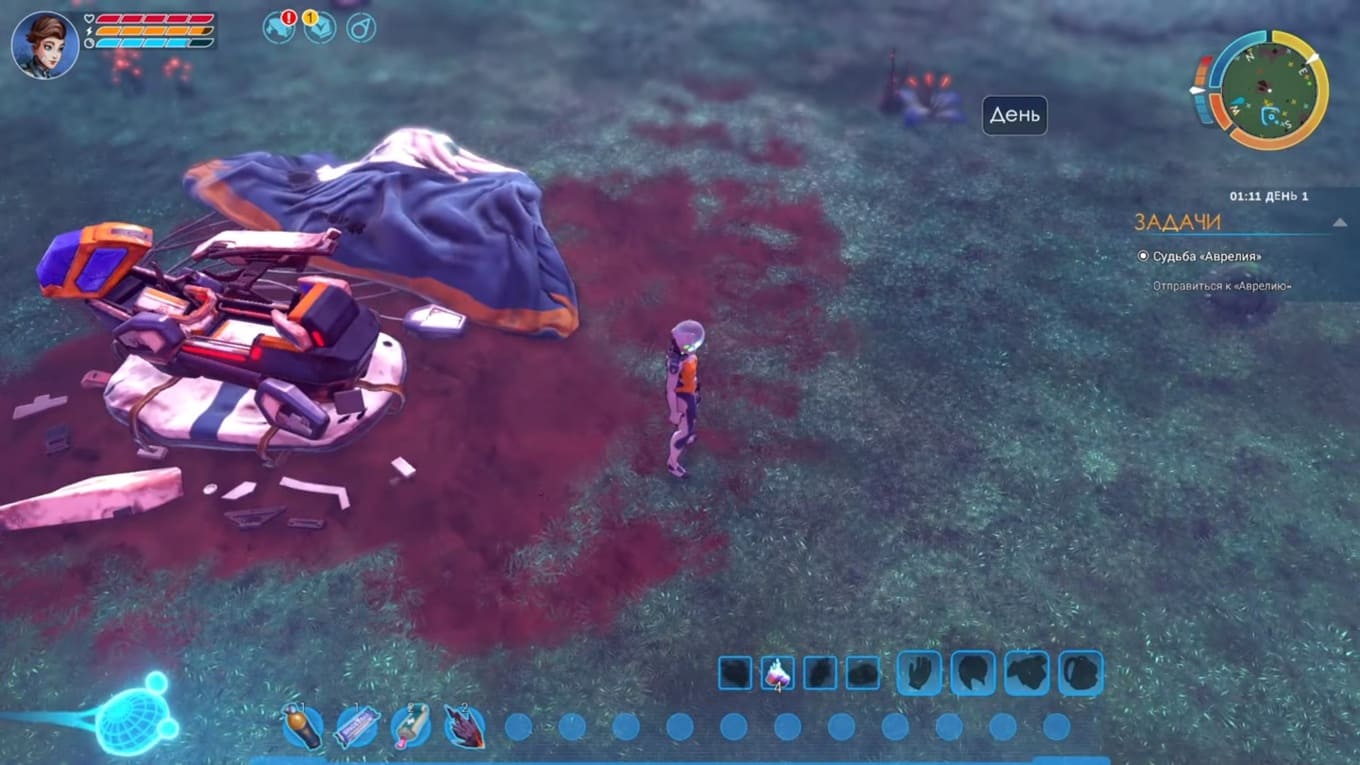The width and height of the screenshot is (1360, 765).
Task: Select the dark red plant hotbar slot
Action: tap(464, 727)
